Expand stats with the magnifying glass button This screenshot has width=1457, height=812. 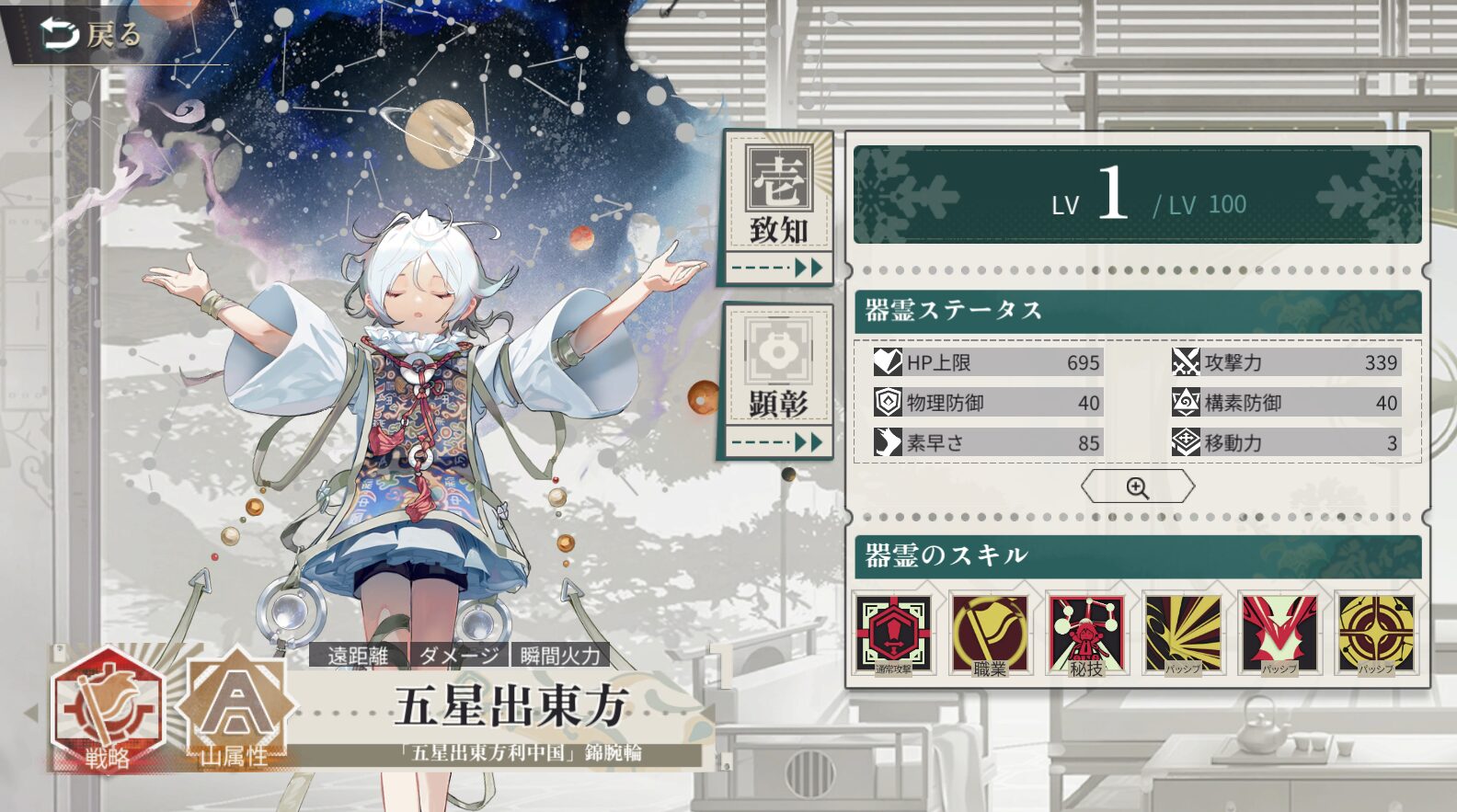1137,487
